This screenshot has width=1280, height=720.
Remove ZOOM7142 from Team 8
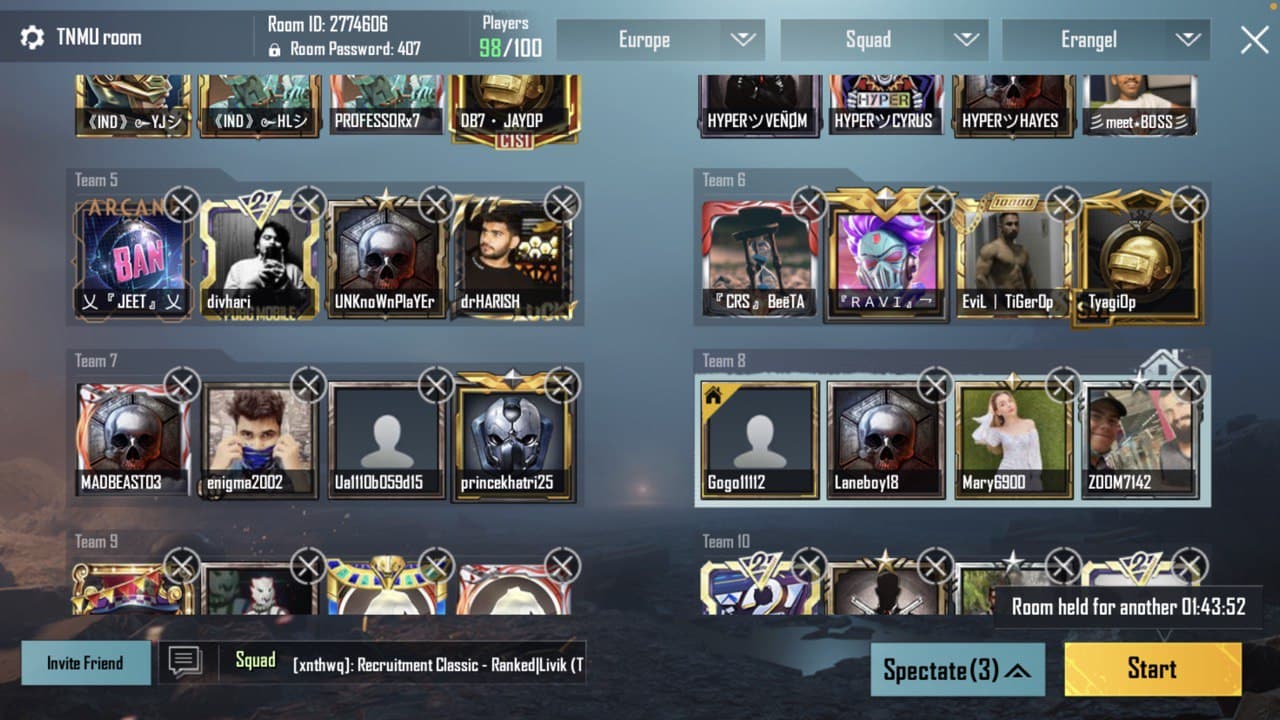tap(1189, 385)
